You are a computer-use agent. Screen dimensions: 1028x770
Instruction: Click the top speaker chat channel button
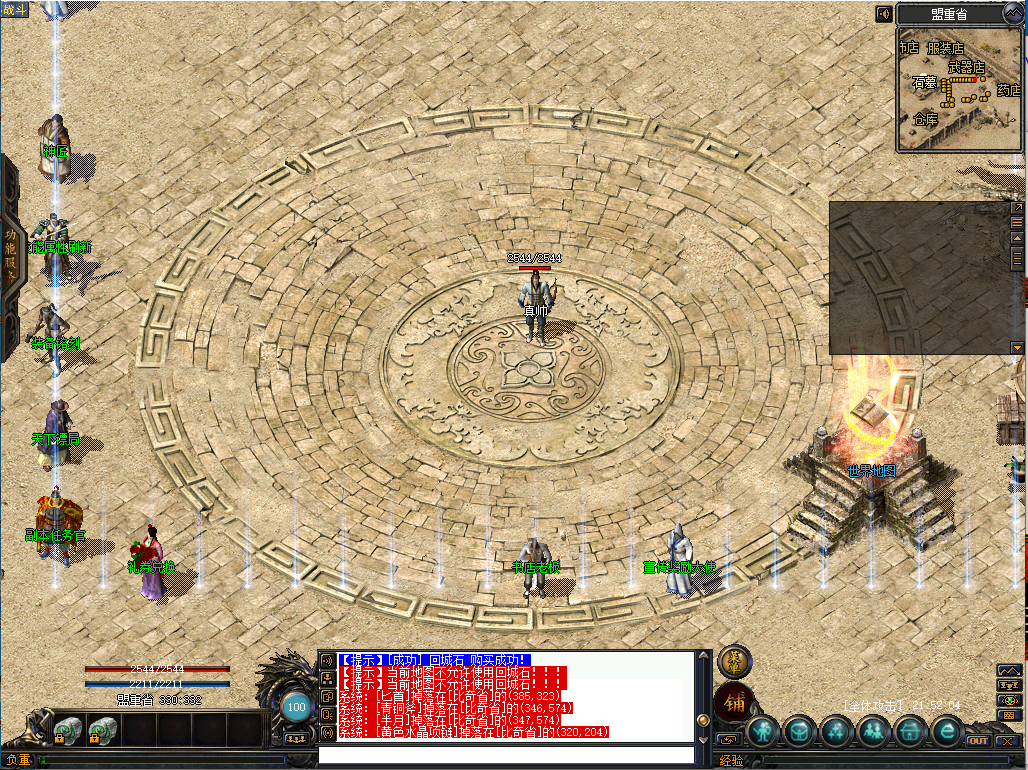[x=326, y=660]
